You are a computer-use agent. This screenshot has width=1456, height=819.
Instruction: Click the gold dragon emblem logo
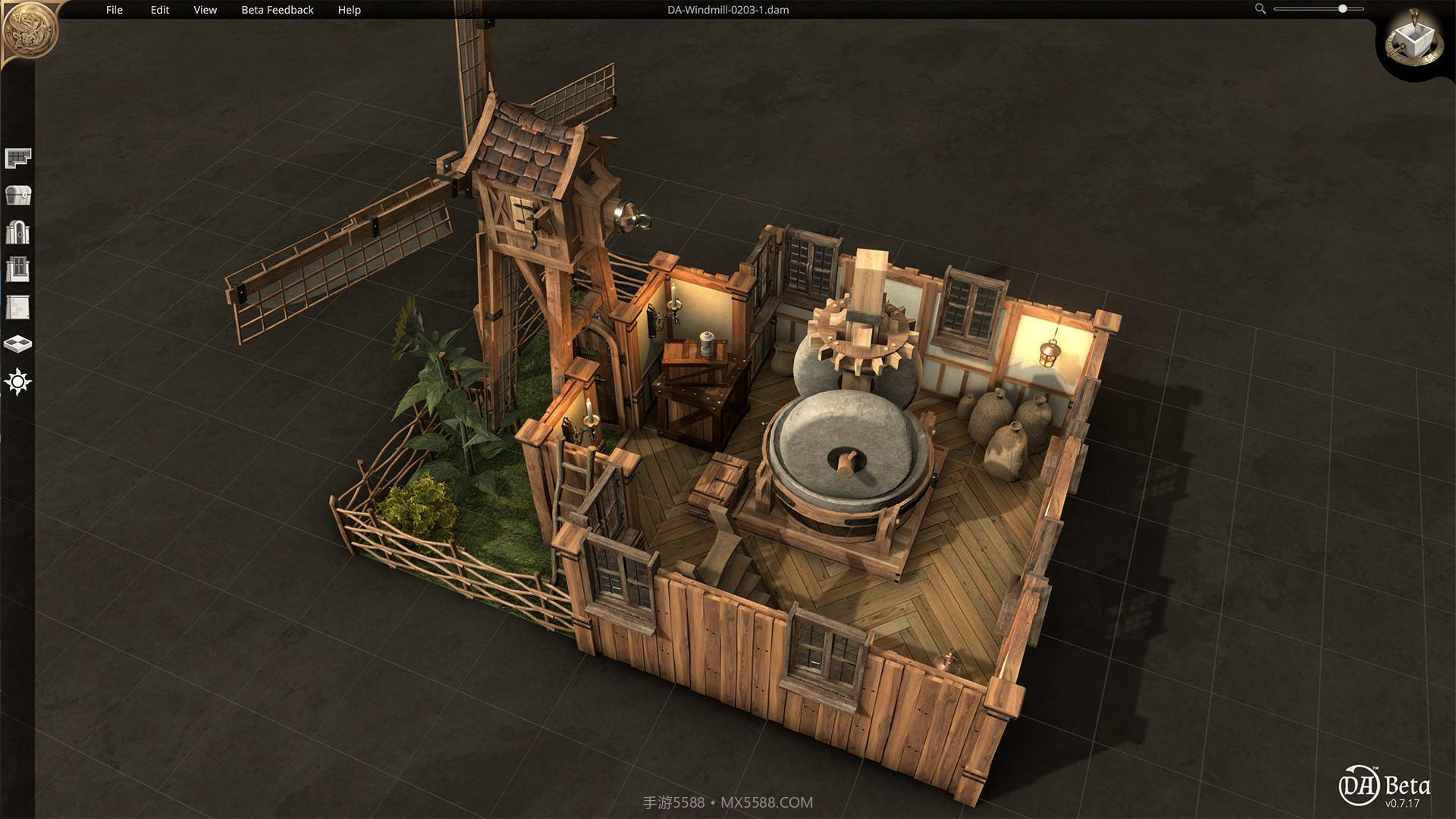30,30
